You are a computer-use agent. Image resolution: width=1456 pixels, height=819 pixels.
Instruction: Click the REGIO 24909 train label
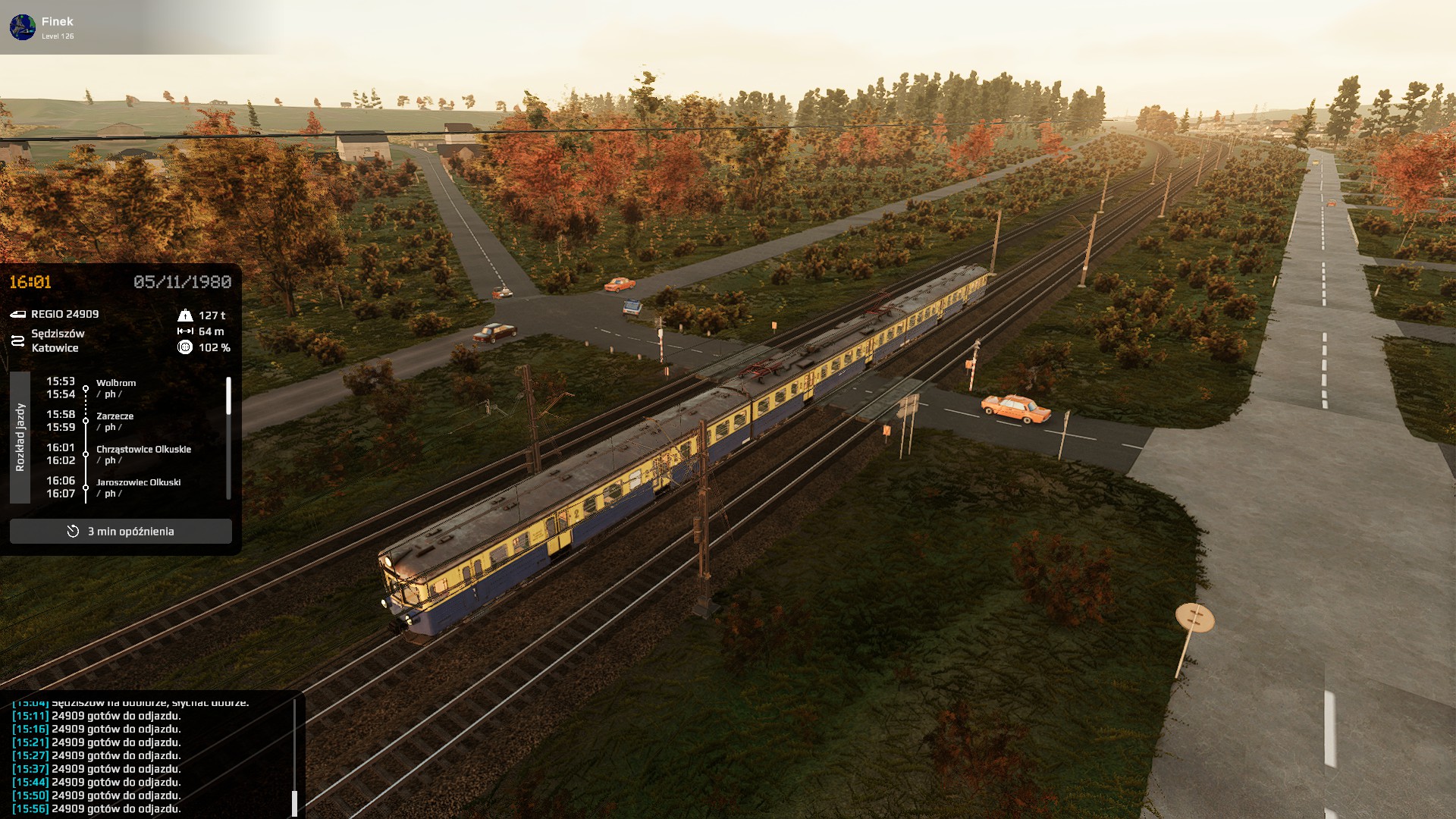[64, 314]
